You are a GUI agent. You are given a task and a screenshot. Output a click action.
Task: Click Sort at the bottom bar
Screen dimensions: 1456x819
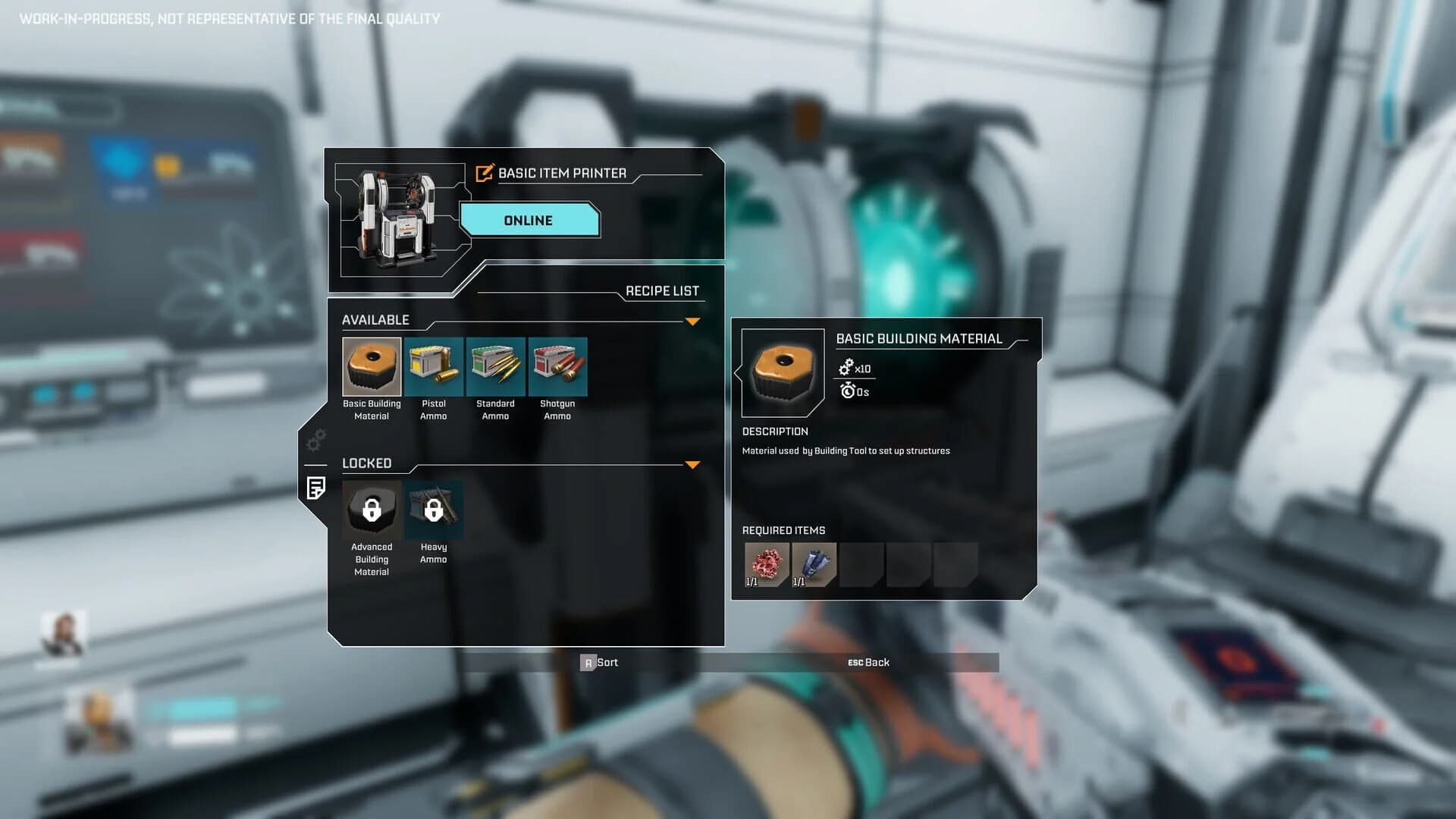[x=600, y=662]
